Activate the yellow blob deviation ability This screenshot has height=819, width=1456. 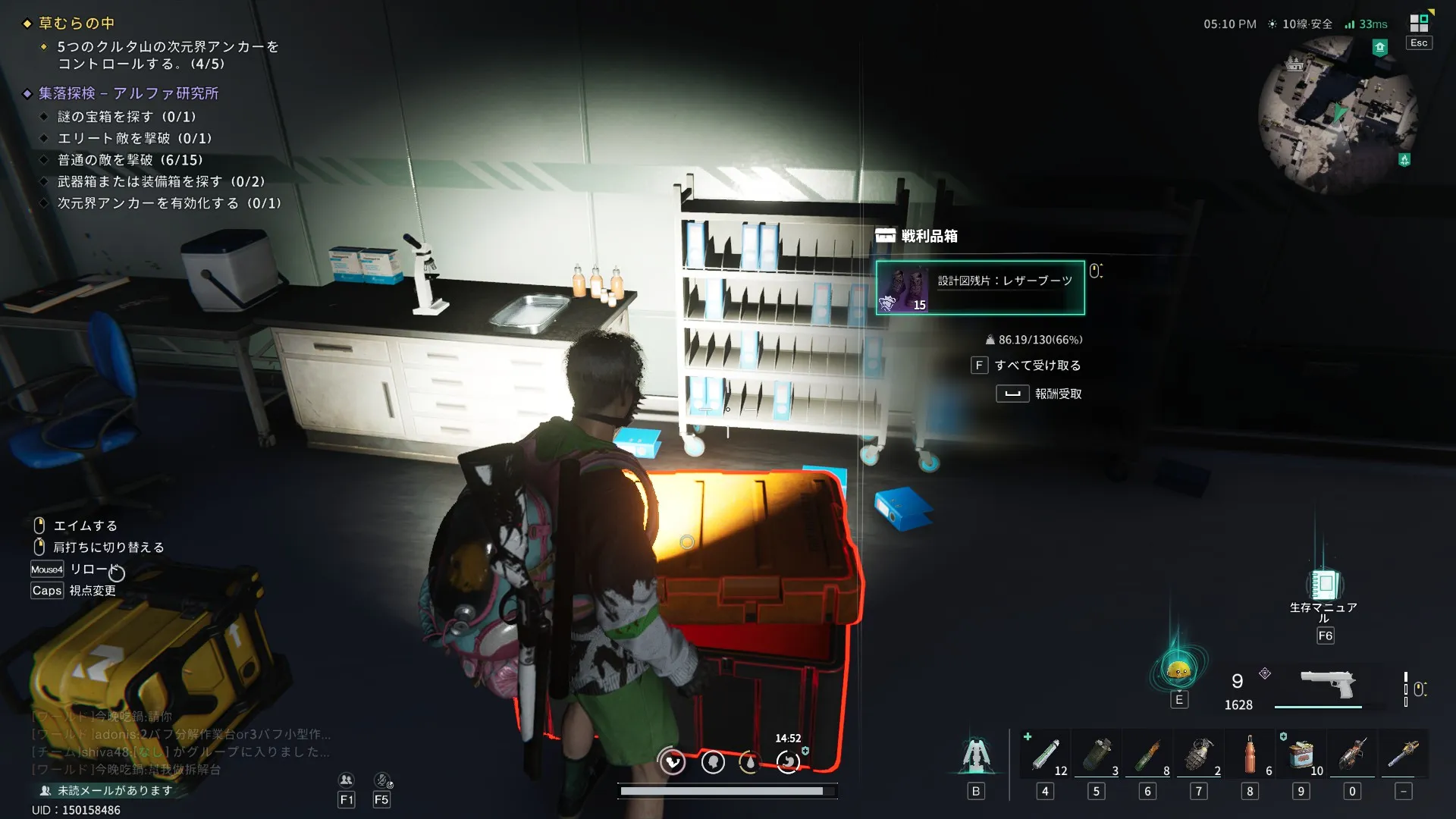click(x=1178, y=670)
